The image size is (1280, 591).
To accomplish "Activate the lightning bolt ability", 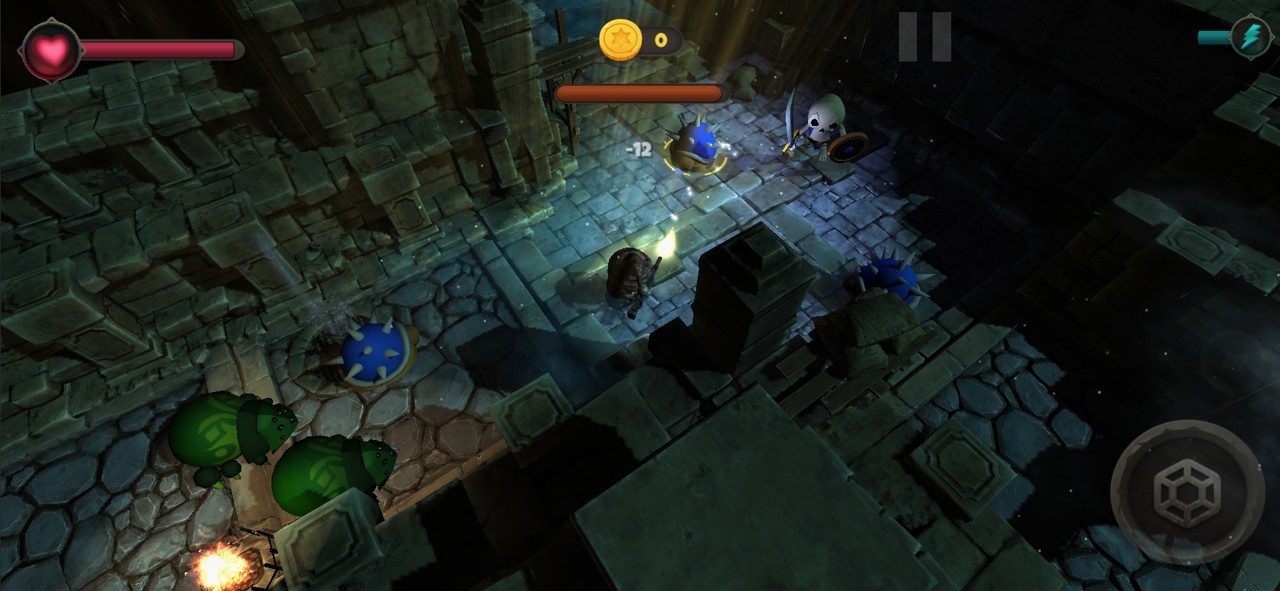I will pos(1250,37).
